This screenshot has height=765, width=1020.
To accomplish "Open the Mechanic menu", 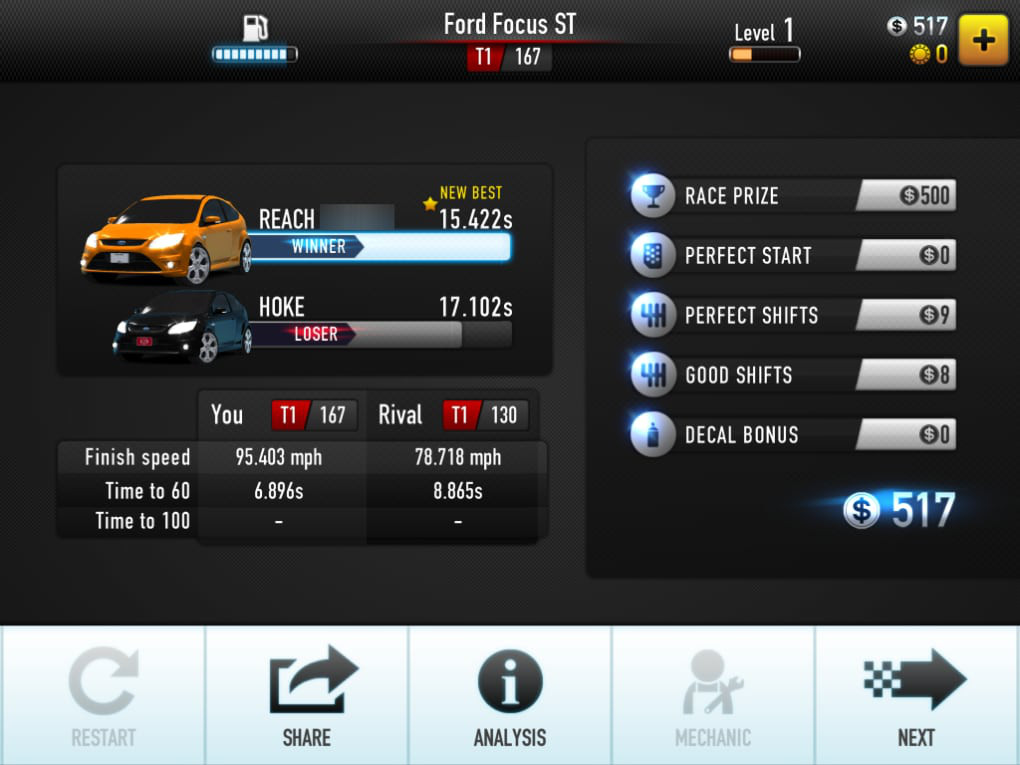I will 713,696.
